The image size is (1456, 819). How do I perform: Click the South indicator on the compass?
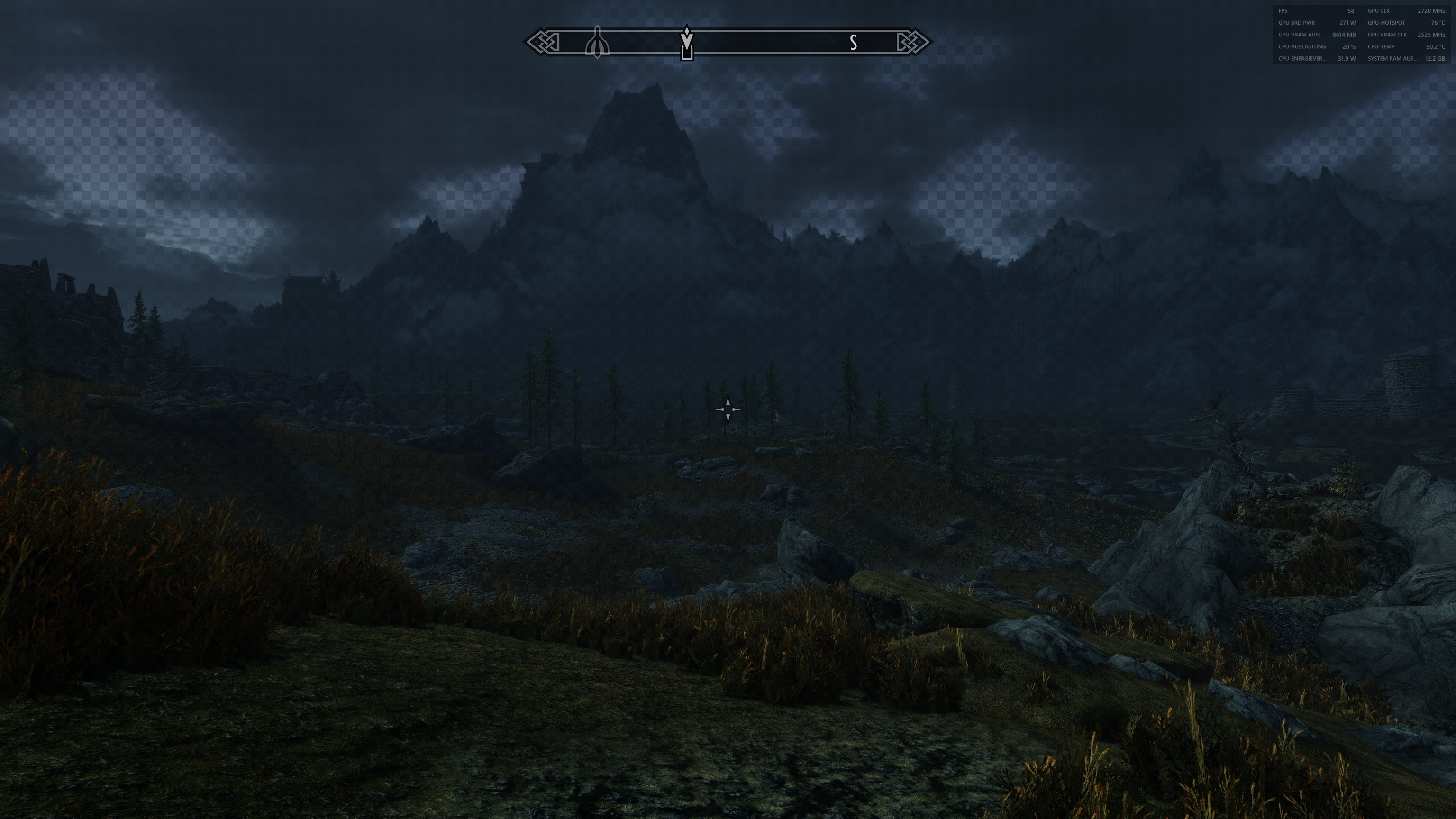(854, 43)
